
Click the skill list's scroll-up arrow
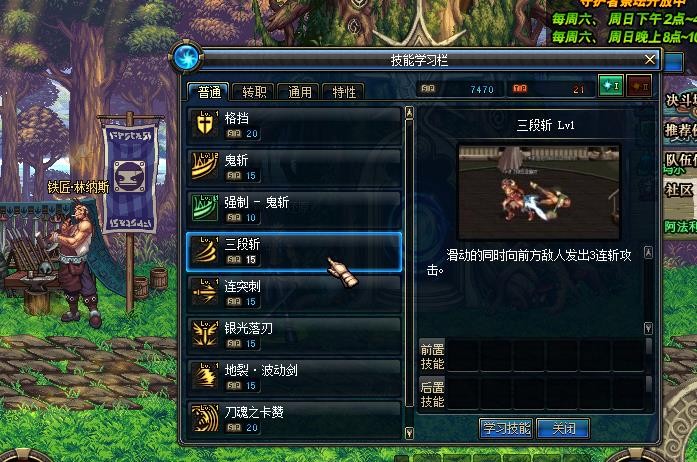coord(409,113)
